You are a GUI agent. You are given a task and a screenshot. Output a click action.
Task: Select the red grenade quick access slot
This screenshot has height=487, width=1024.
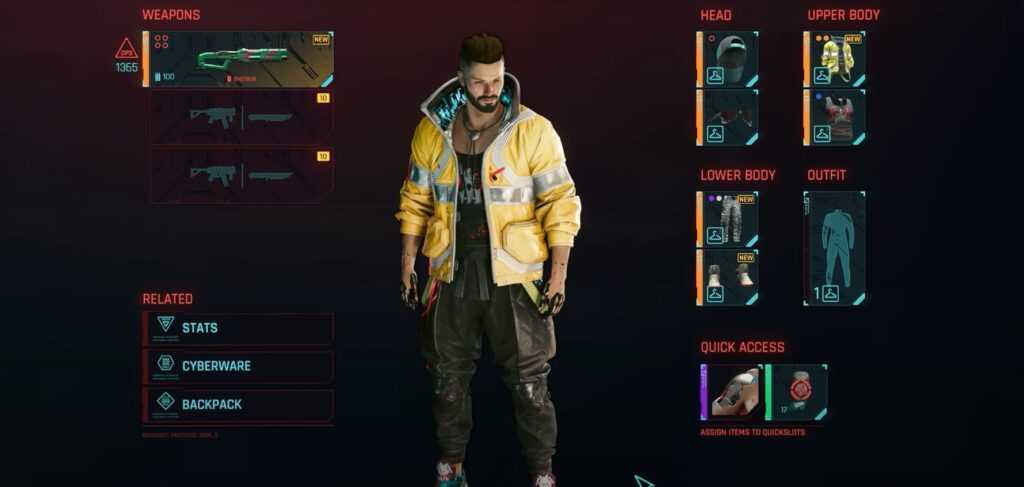[x=797, y=392]
